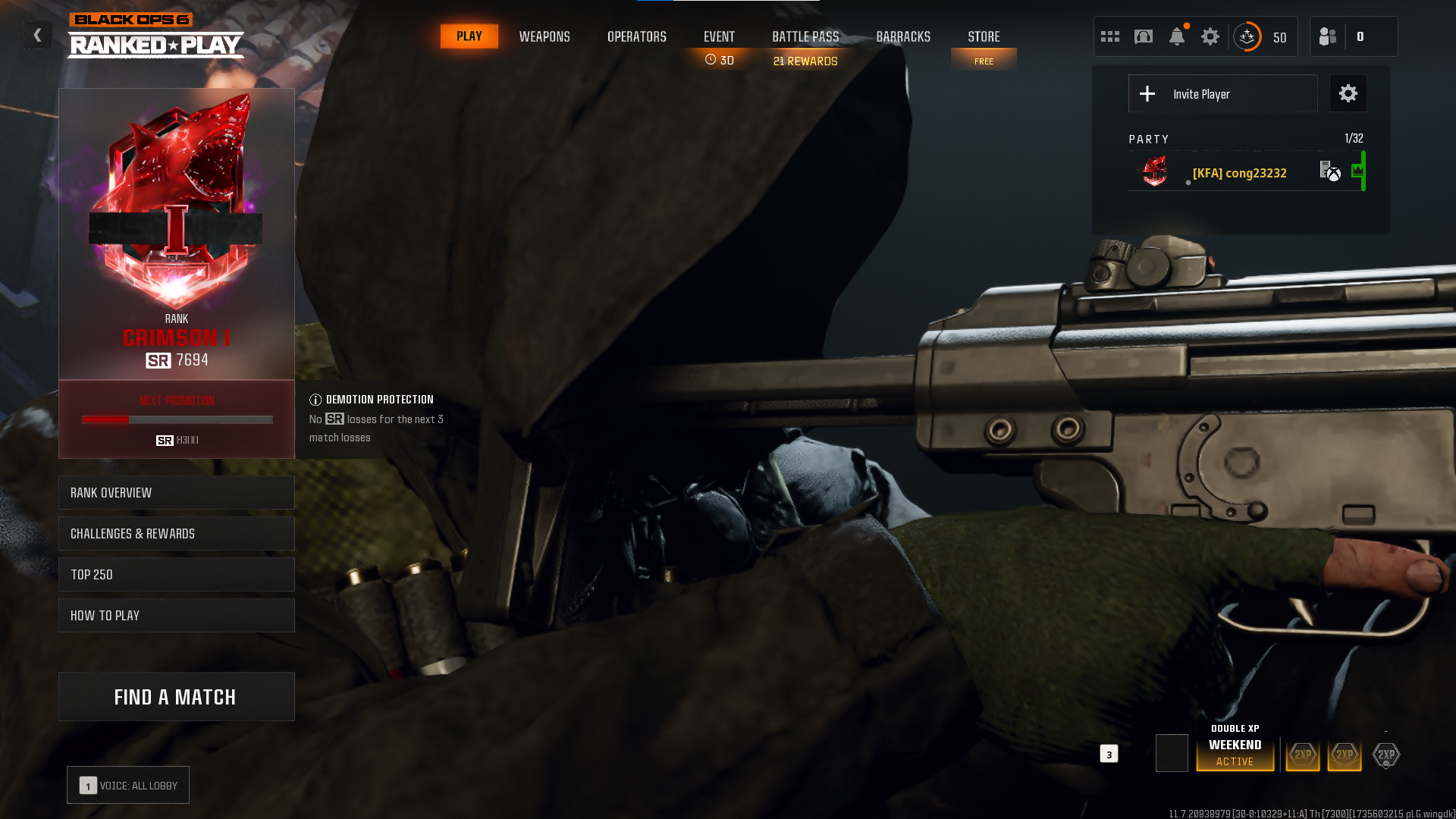Select party member cong23232
This screenshot has width=1456, height=819.
click(1239, 173)
